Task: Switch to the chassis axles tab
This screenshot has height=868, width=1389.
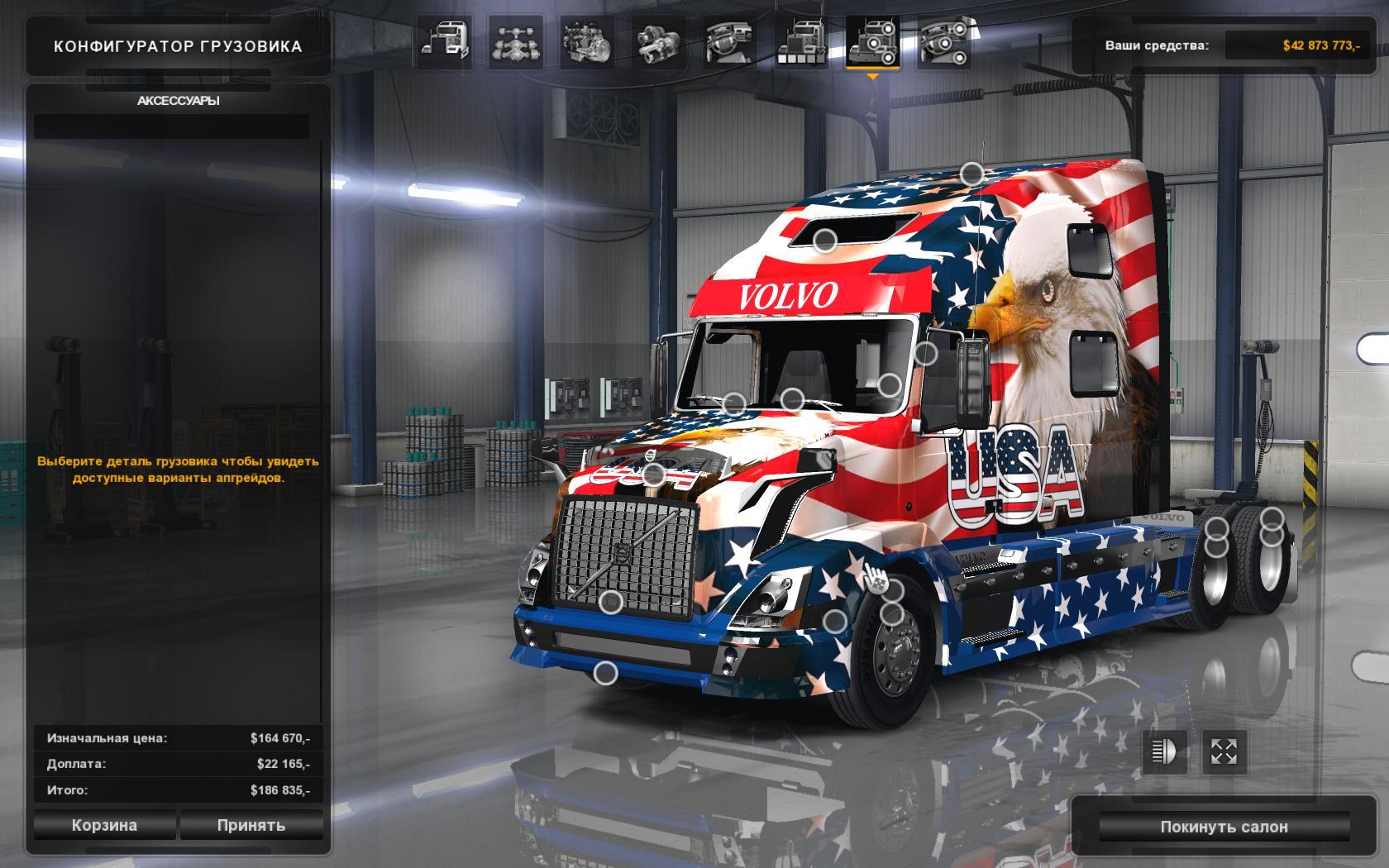Action: tap(516, 41)
